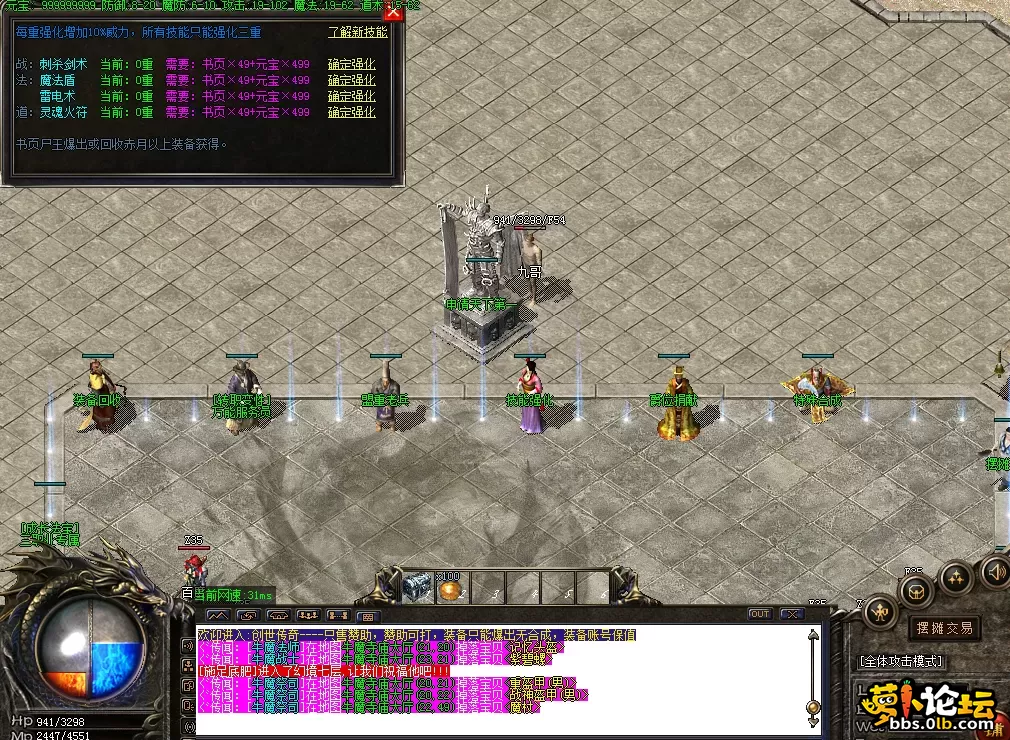Click the X button above chat
The image size is (1010, 740).
coord(792,614)
